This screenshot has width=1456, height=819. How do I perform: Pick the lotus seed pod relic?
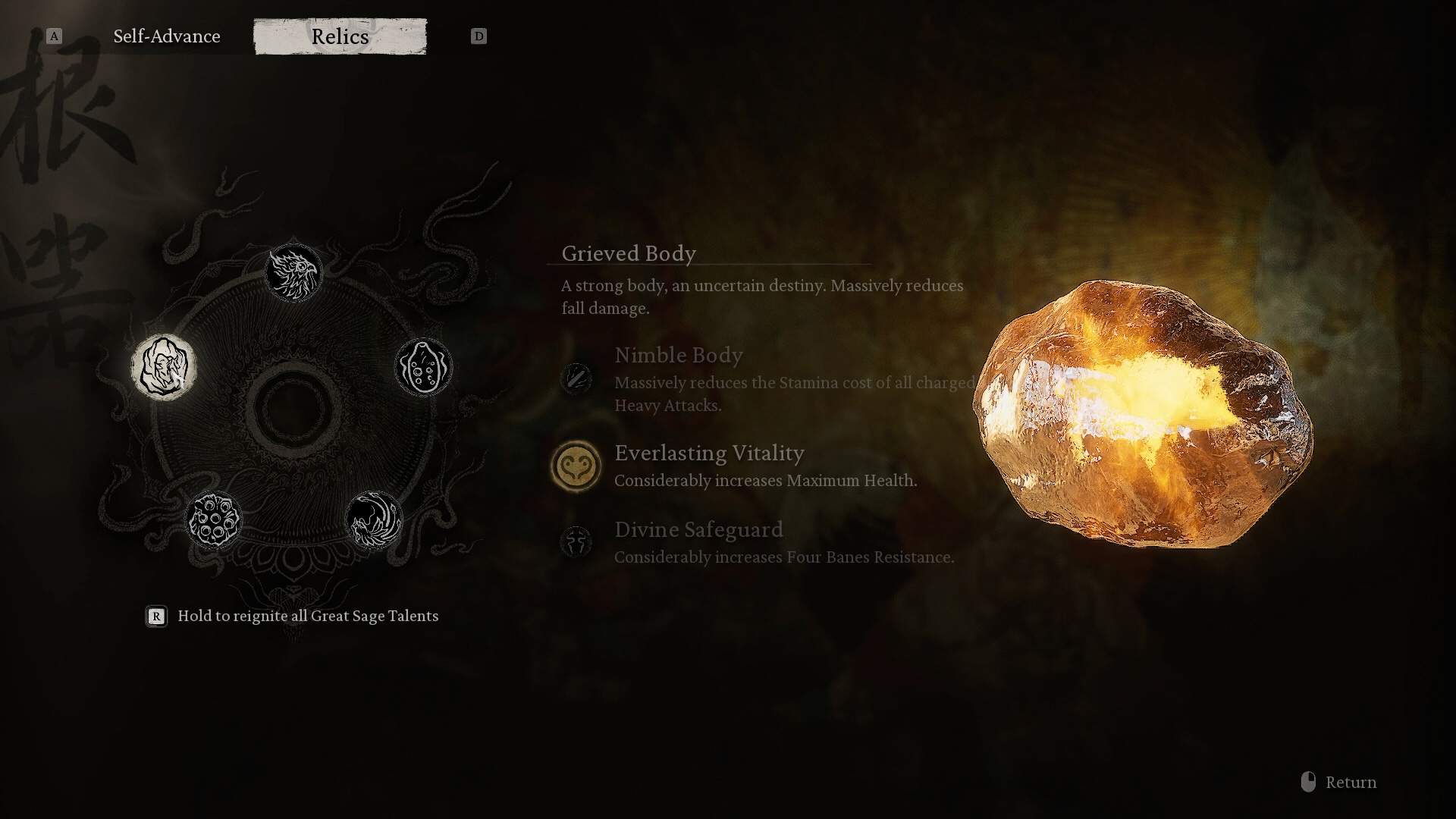click(213, 519)
